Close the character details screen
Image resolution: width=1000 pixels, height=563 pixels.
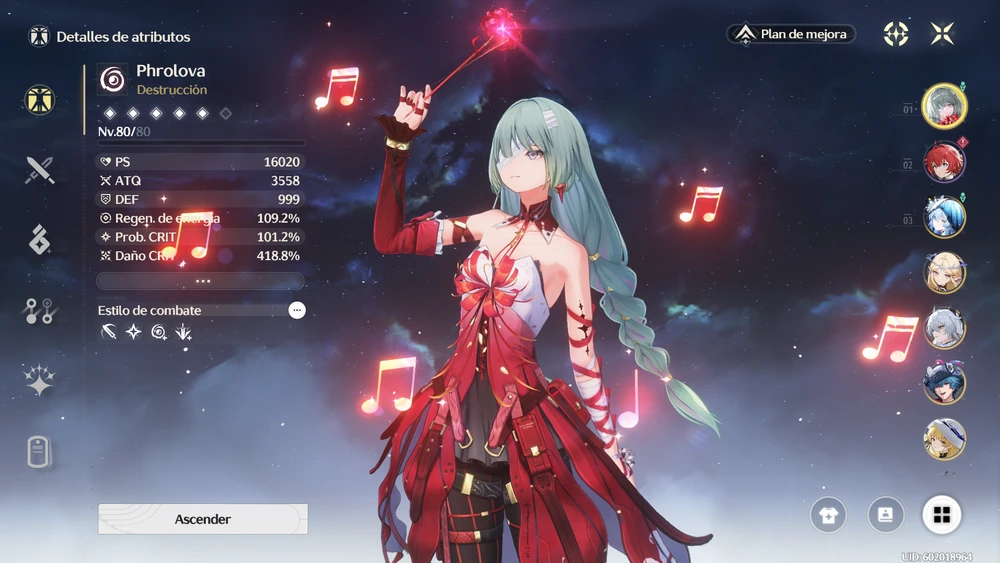pos(942,34)
